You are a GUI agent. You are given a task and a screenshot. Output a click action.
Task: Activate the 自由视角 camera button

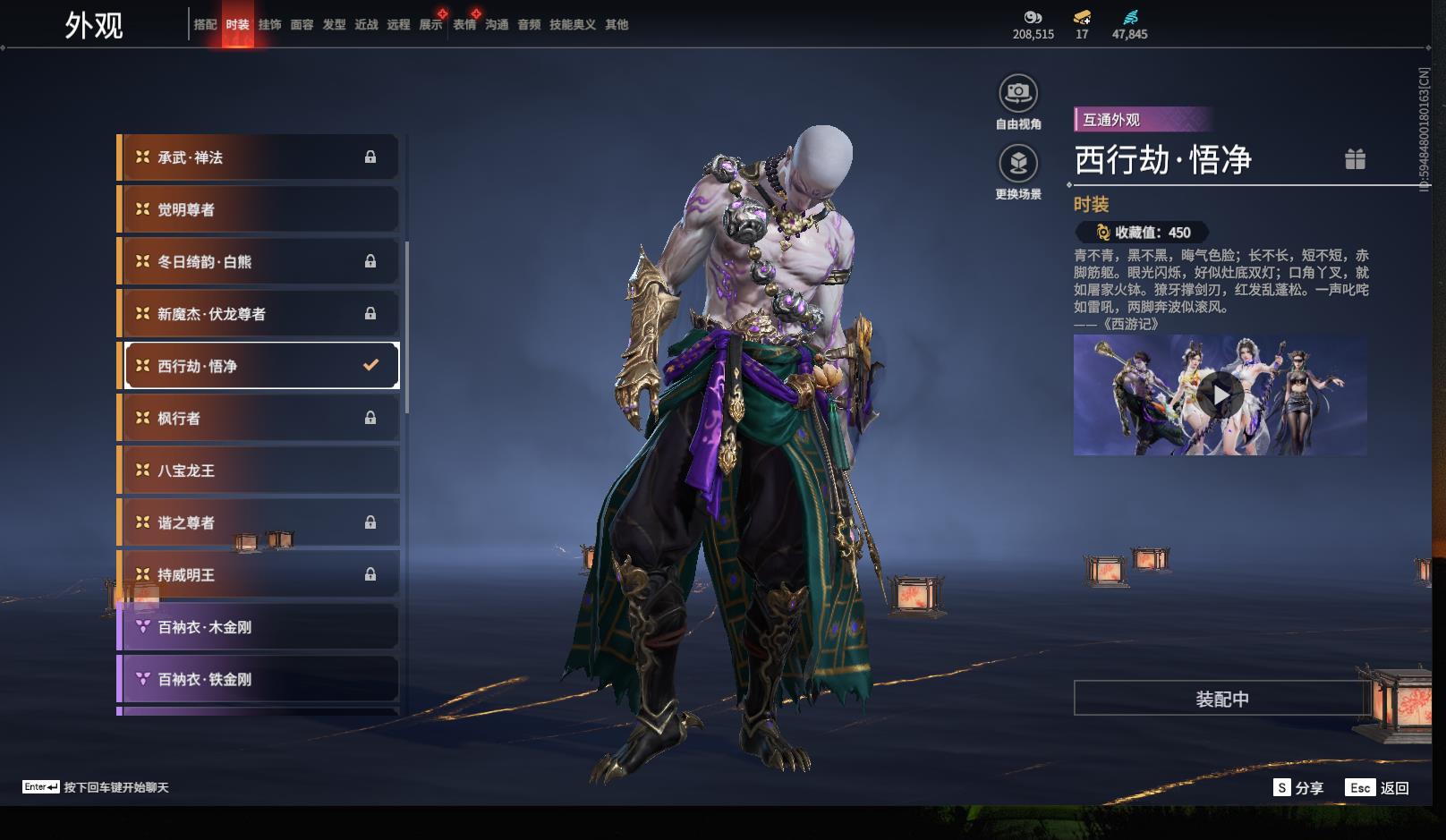(1018, 93)
